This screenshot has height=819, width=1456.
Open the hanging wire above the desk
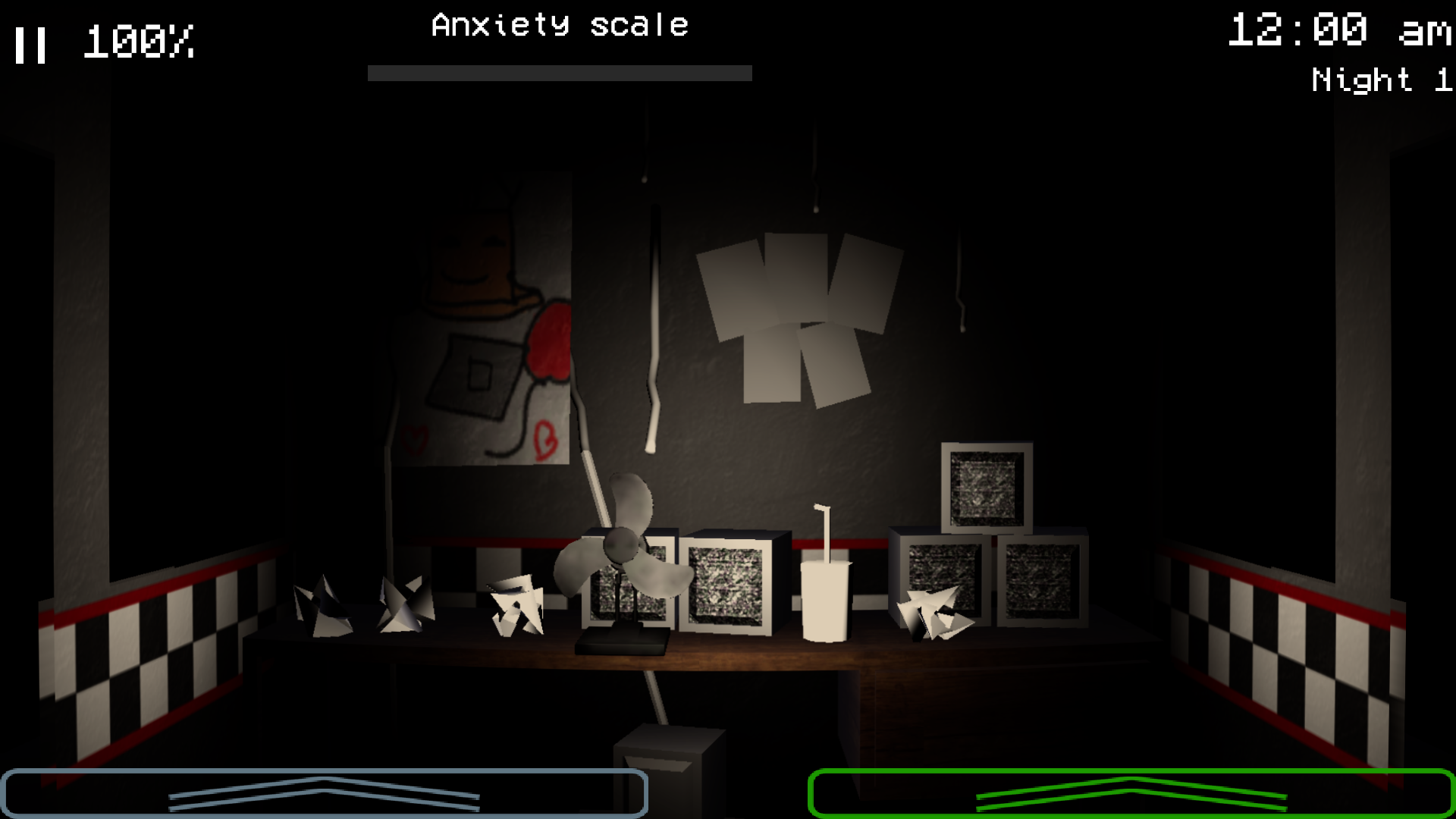click(x=652, y=326)
